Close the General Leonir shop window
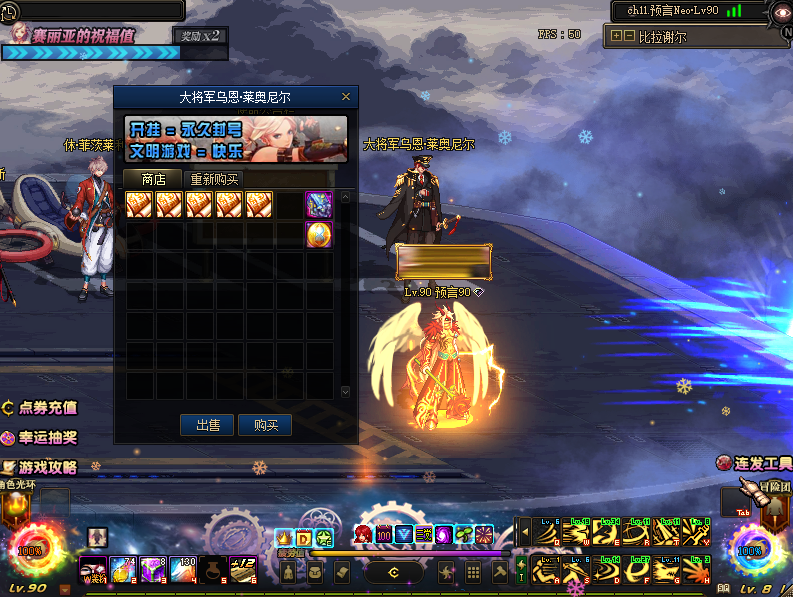This screenshot has width=793, height=597. tap(346, 97)
